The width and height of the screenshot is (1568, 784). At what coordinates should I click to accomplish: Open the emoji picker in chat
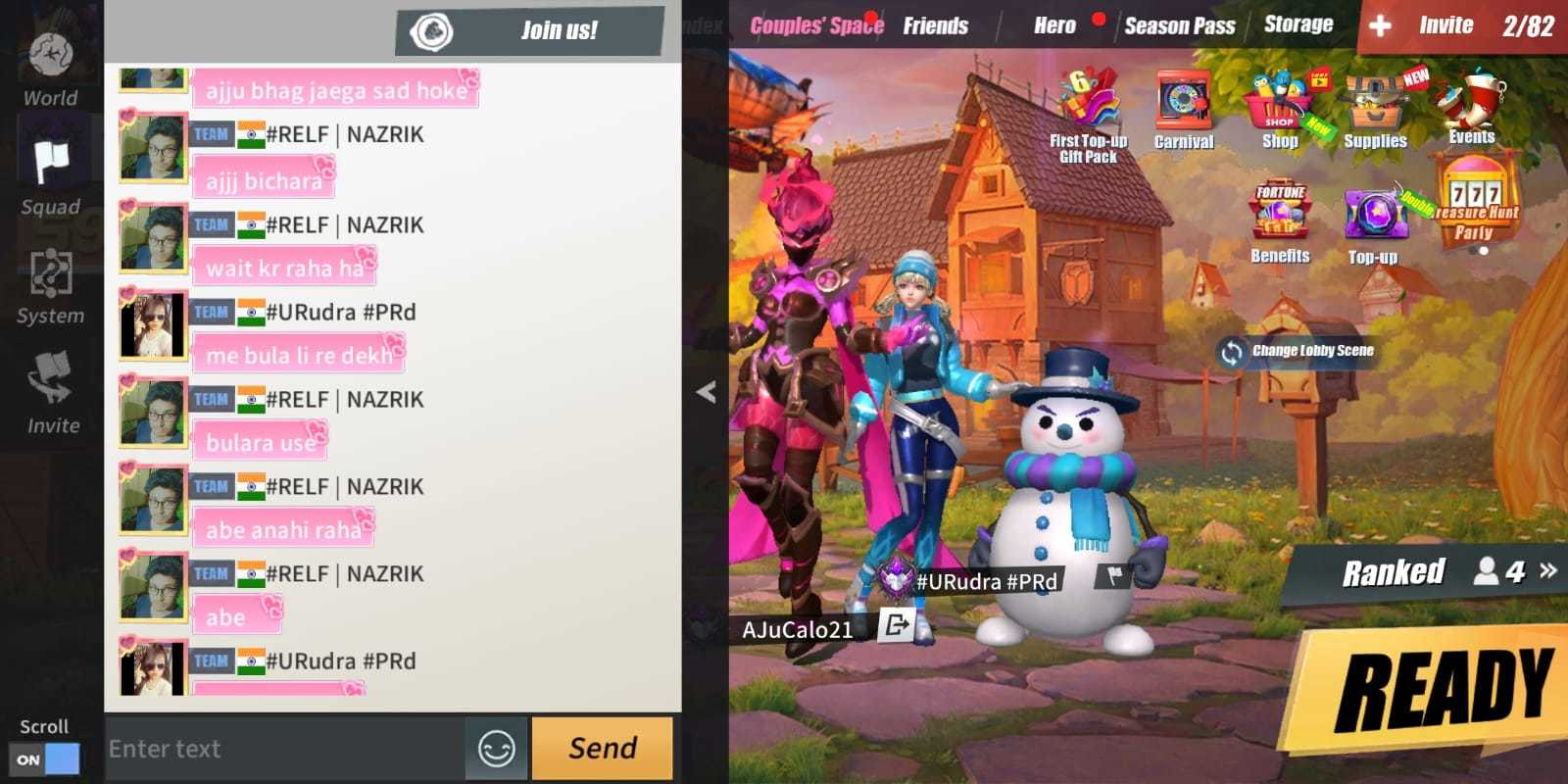coord(496,749)
